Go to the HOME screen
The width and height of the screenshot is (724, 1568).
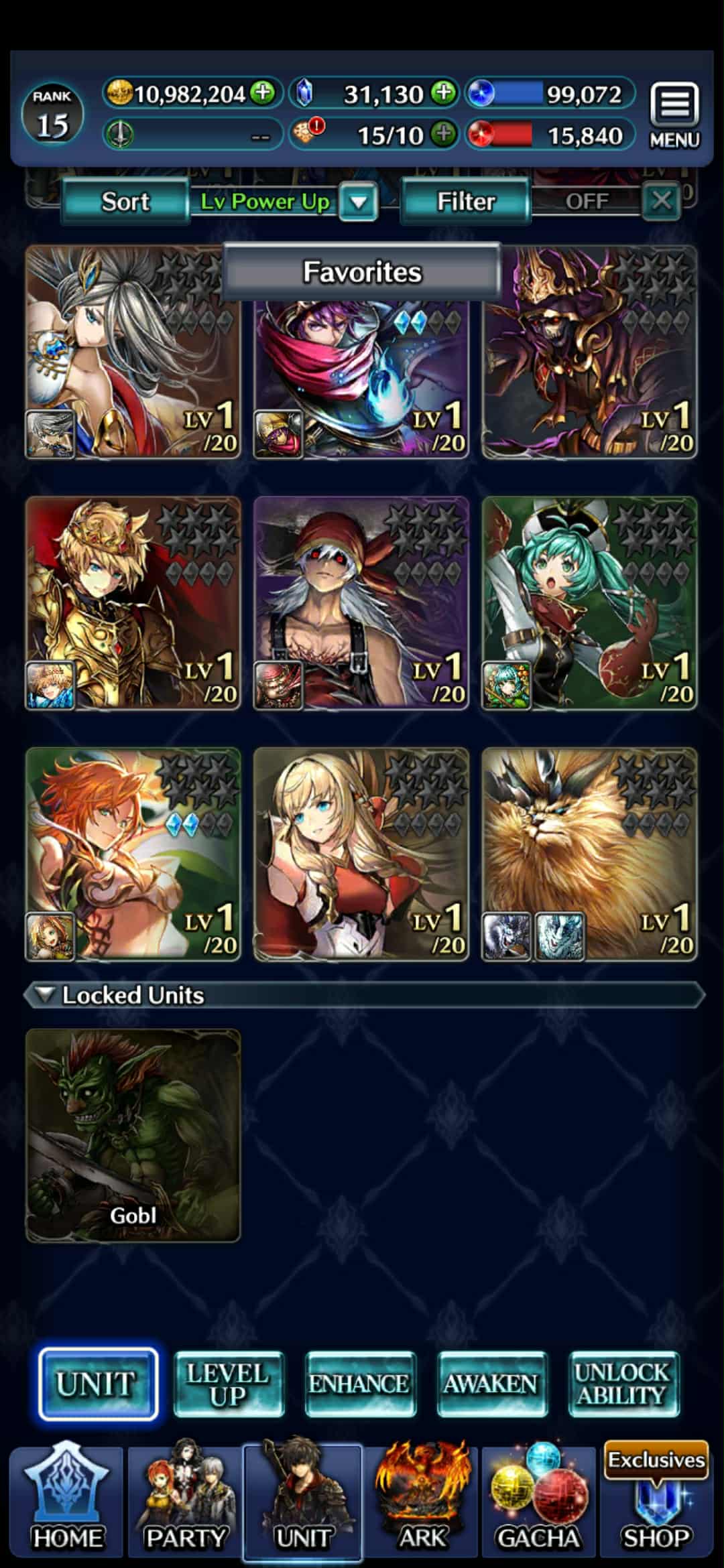pos(67,1501)
